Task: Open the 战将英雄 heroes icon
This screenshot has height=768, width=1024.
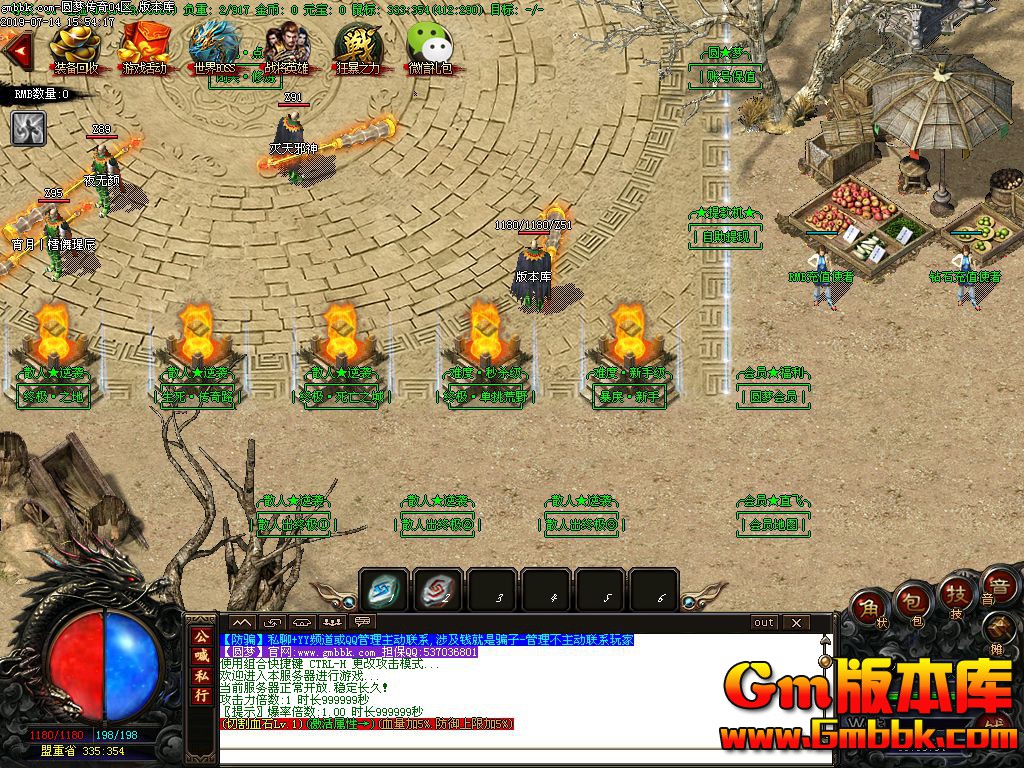Action: pyautogui.click(x=287, y=48)
